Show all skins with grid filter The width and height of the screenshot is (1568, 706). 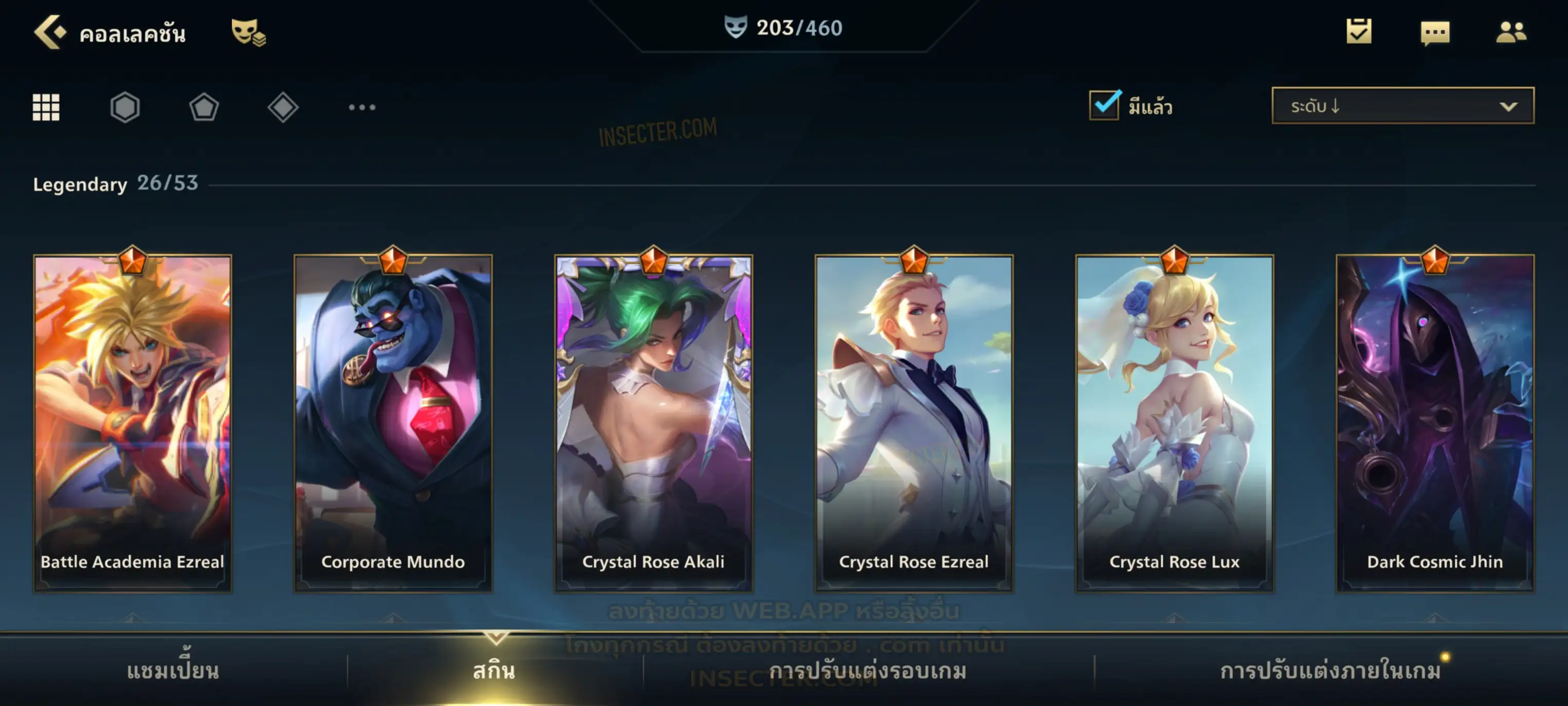pyautogui.click(x=46, y=108)
